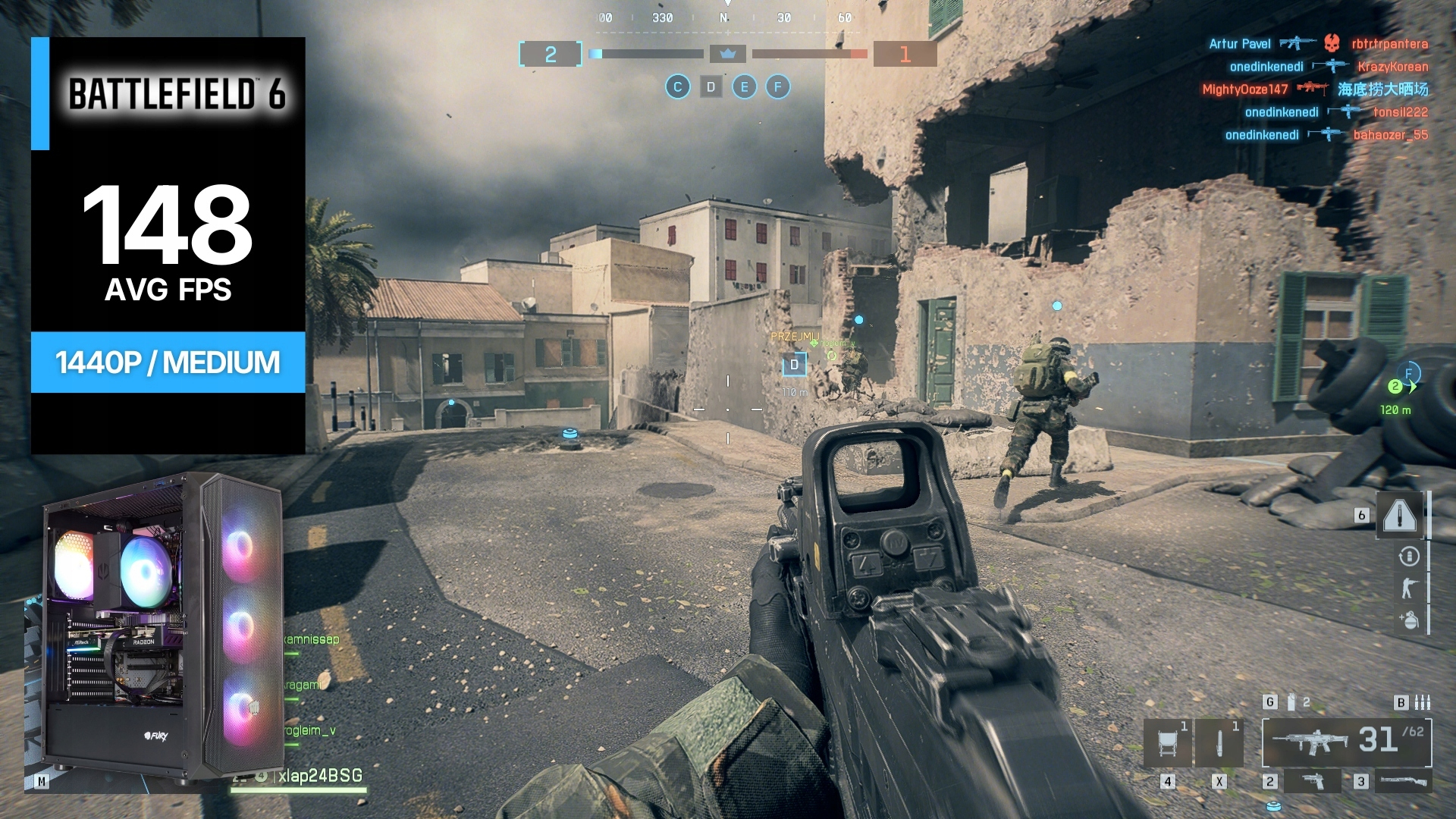The height and width of the screenshot is (819, 1456).
Task: Activate the warning triangle ability icon
Action: click(1400, 516)
